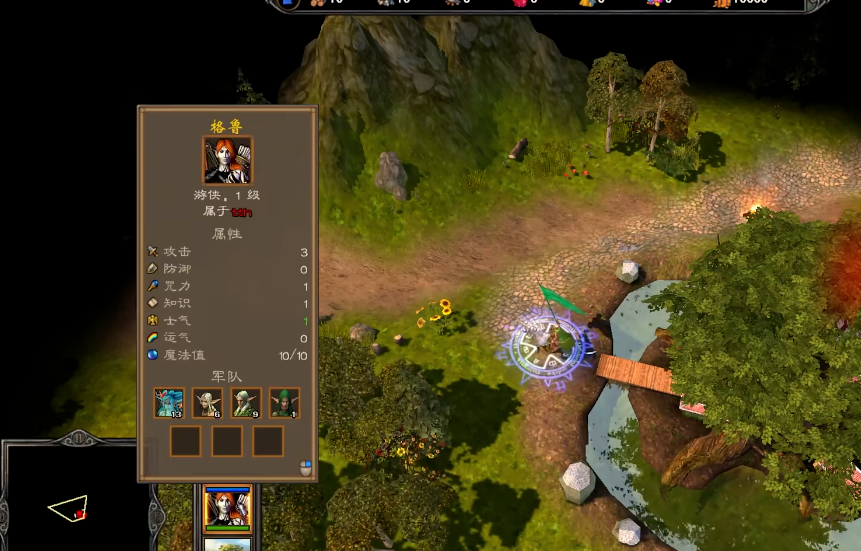The width and height of the screenshot is (861, 551).
Task: Select the hero with the green flag
Action: point(548,340)
